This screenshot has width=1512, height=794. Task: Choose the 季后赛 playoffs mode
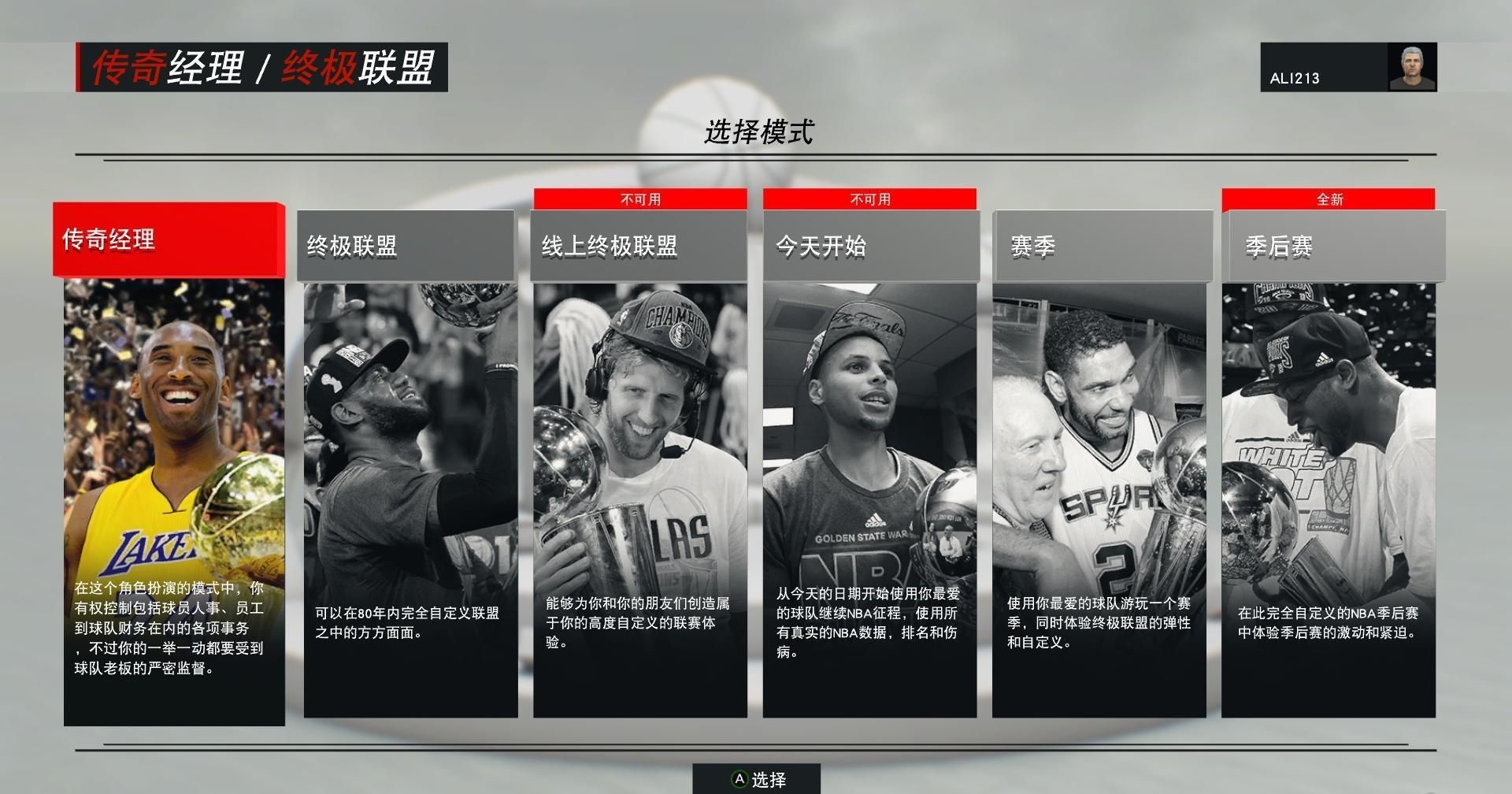(1329, 465)
